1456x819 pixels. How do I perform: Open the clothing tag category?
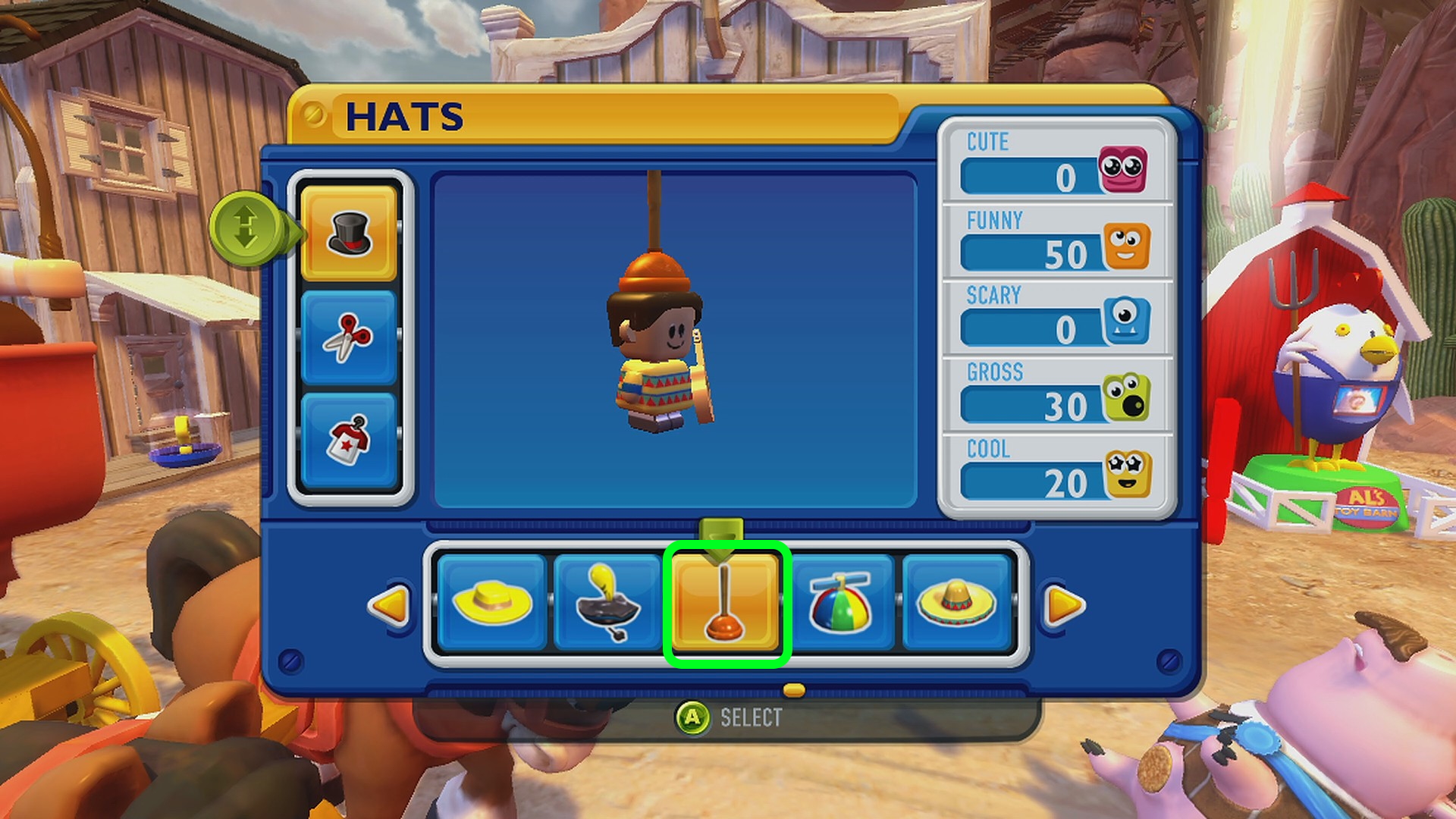(x=349, y=439)
